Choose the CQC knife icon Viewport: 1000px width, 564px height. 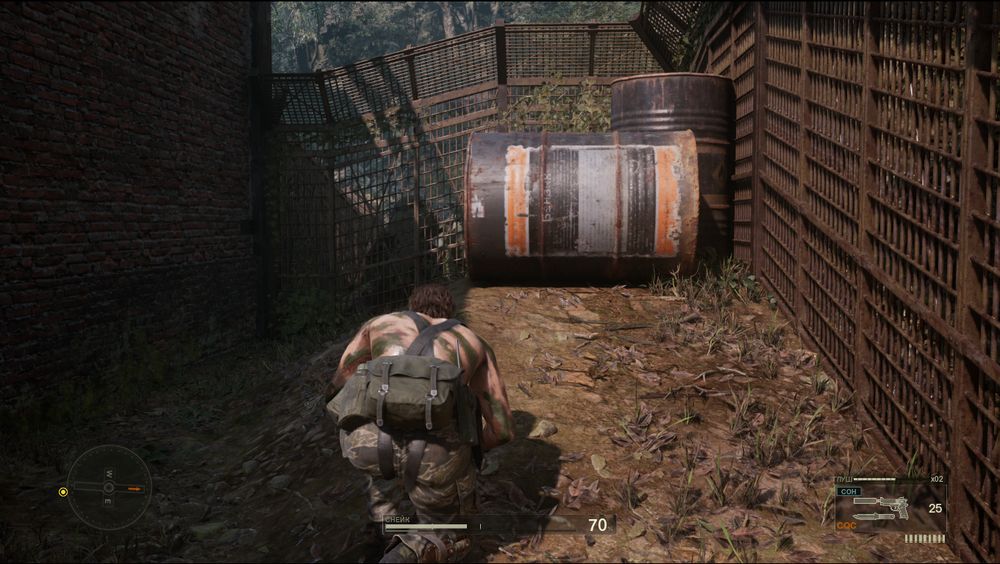(x=872, y=517)
